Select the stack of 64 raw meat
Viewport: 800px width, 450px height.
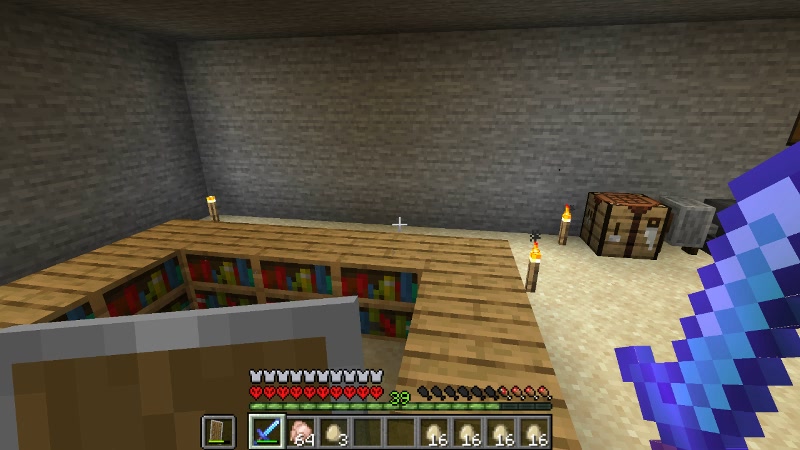(301, 431)
